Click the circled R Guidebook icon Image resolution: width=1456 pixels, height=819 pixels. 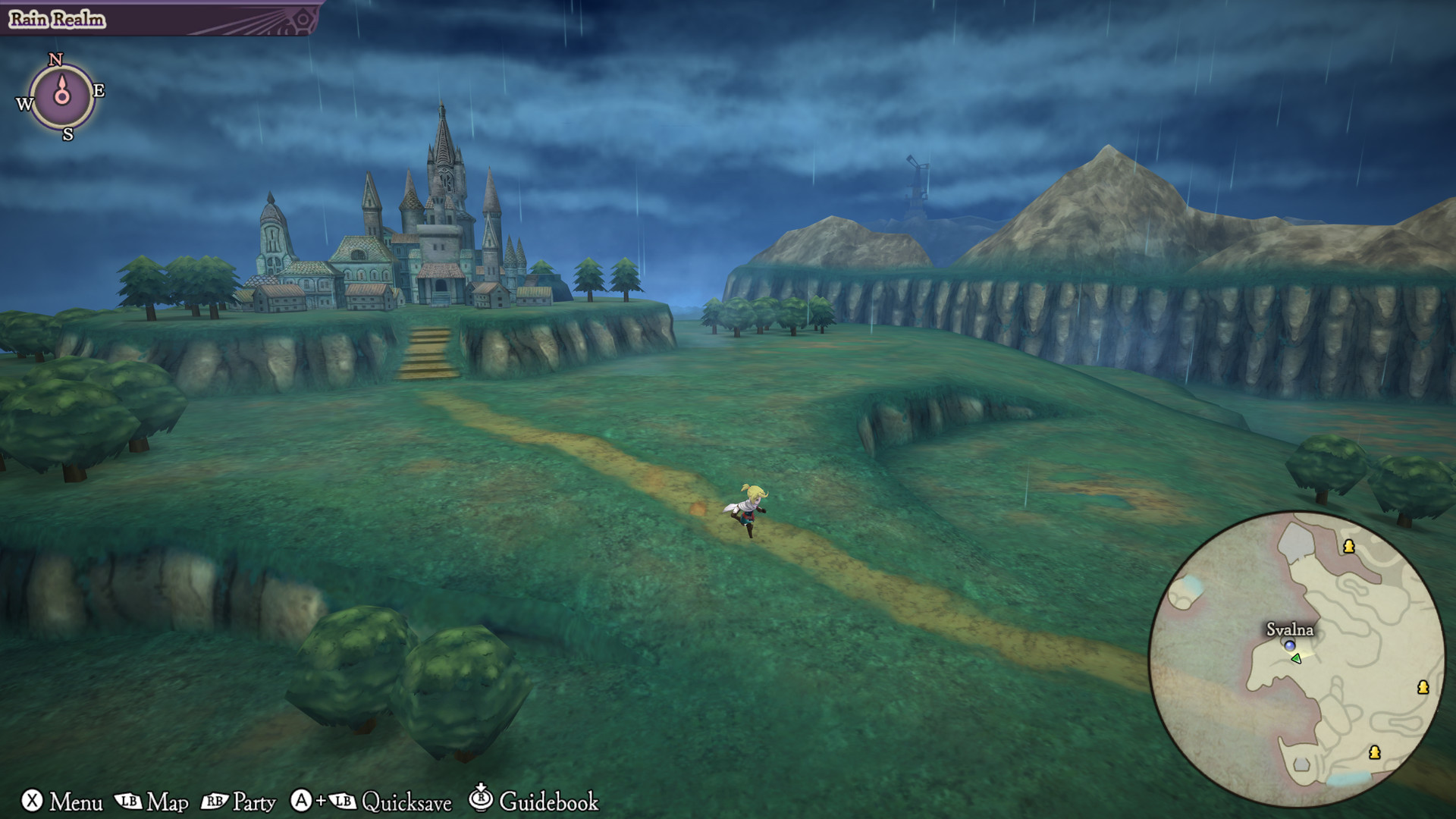[x=481, y=801]
